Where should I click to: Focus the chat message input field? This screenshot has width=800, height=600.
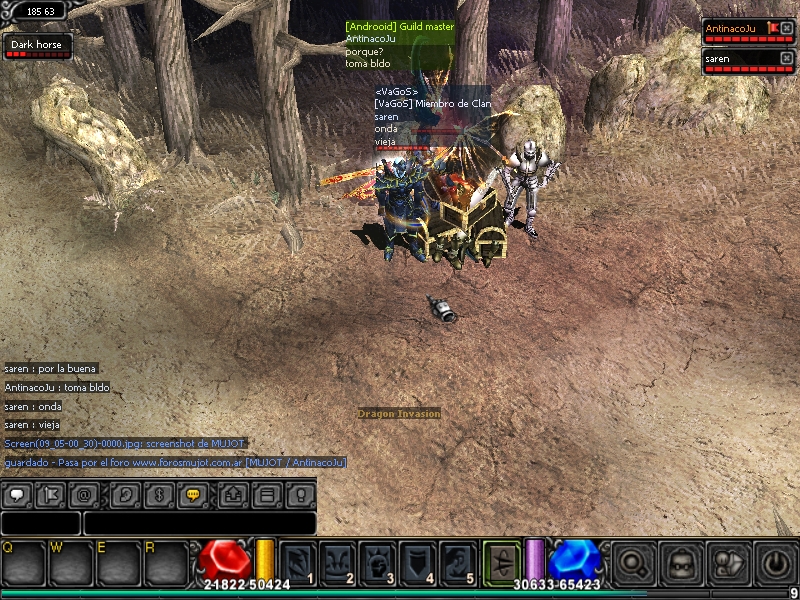(x=199, y=523)
